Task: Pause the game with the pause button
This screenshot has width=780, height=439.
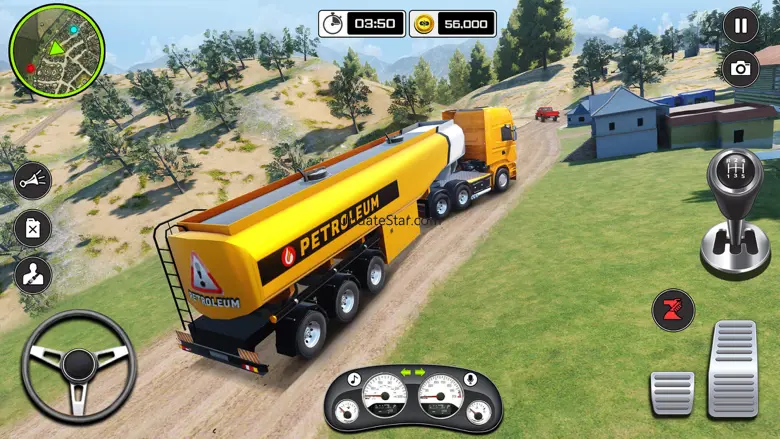Action: pos(740,25)
